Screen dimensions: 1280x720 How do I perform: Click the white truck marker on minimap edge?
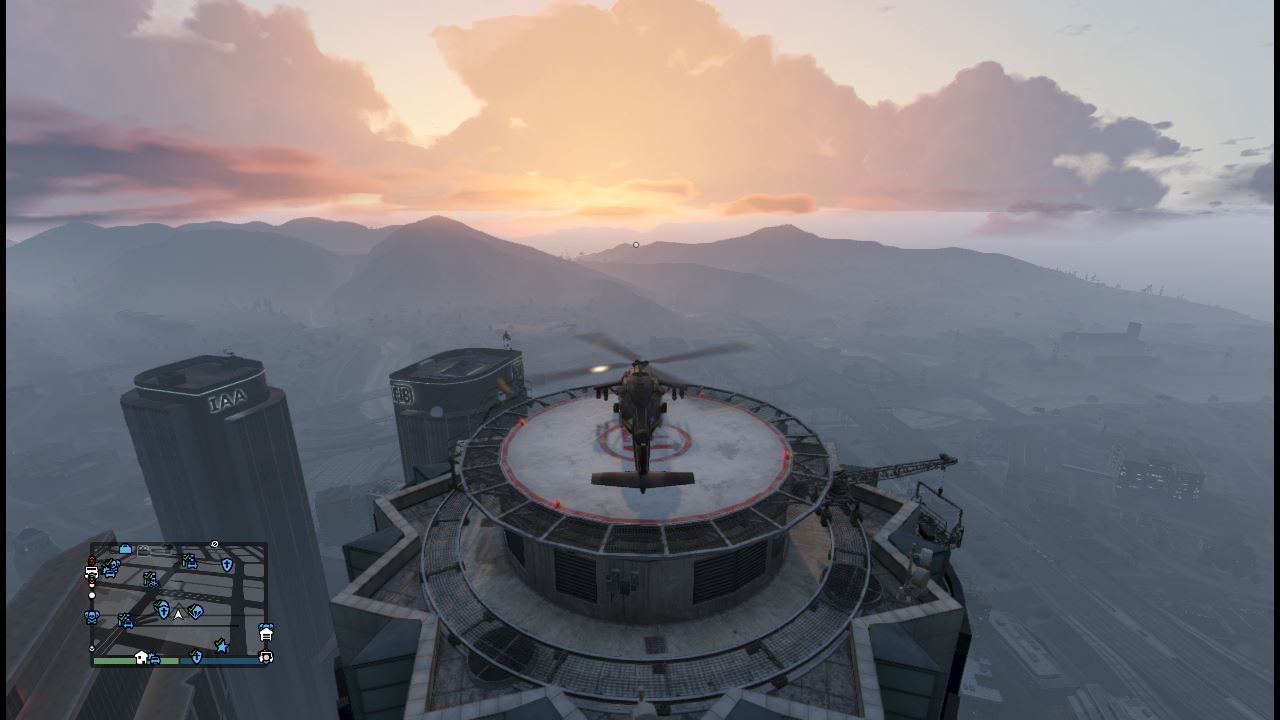[x=92, y=571]
